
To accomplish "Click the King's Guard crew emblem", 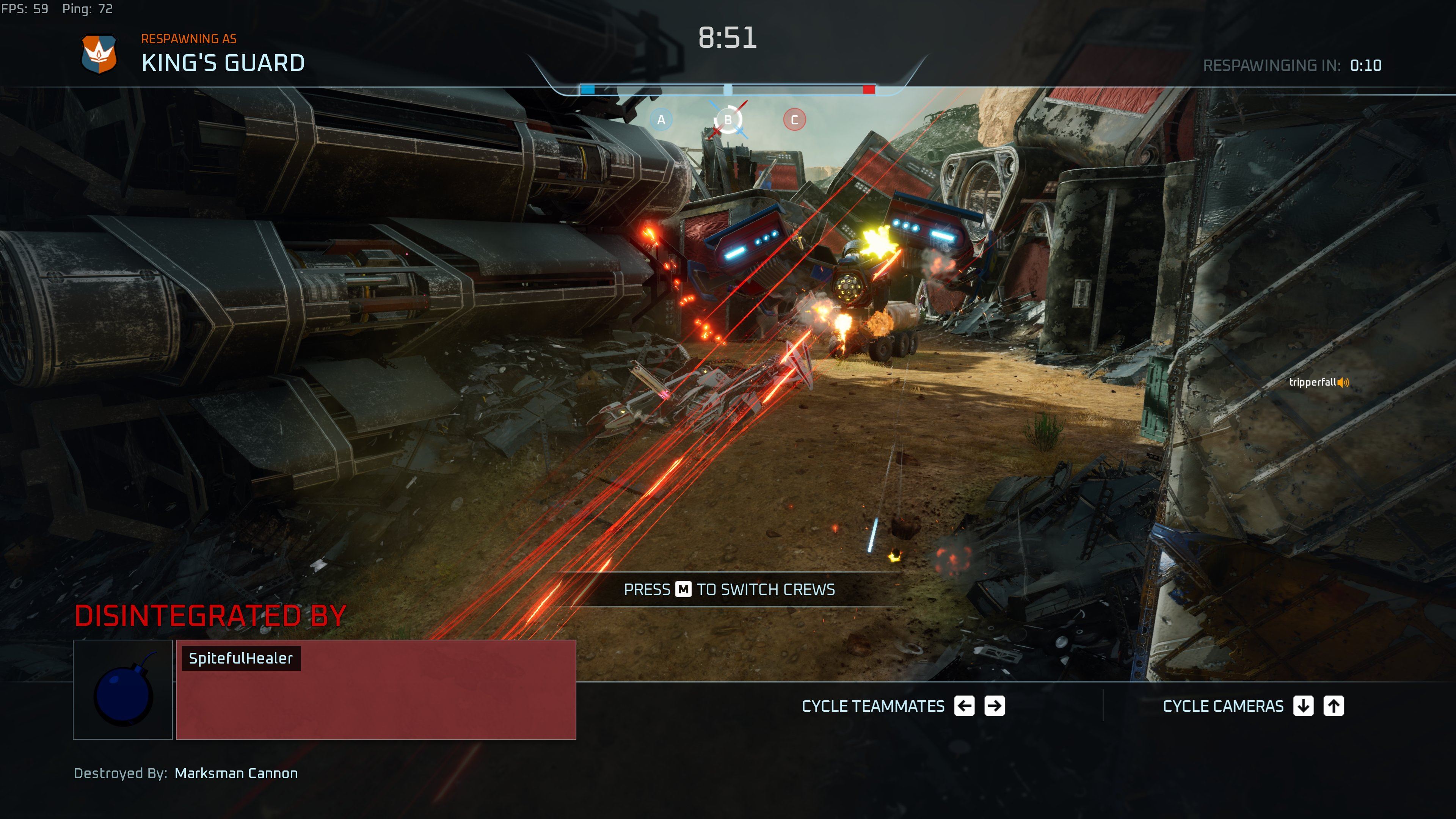I will pos(99,54).
